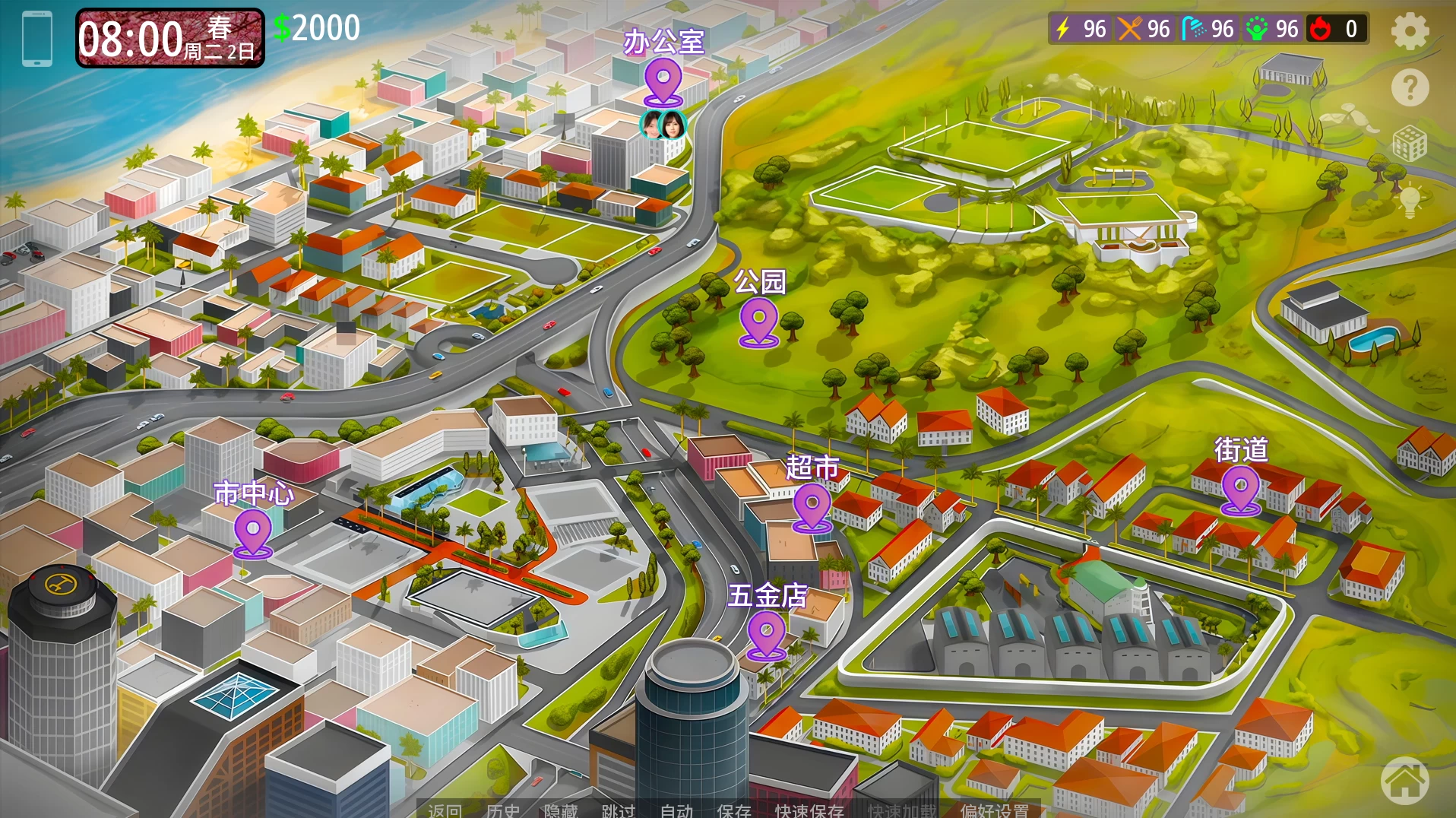
Task: Enter the 五金店 hardware store marker
Action: [766, 634]
